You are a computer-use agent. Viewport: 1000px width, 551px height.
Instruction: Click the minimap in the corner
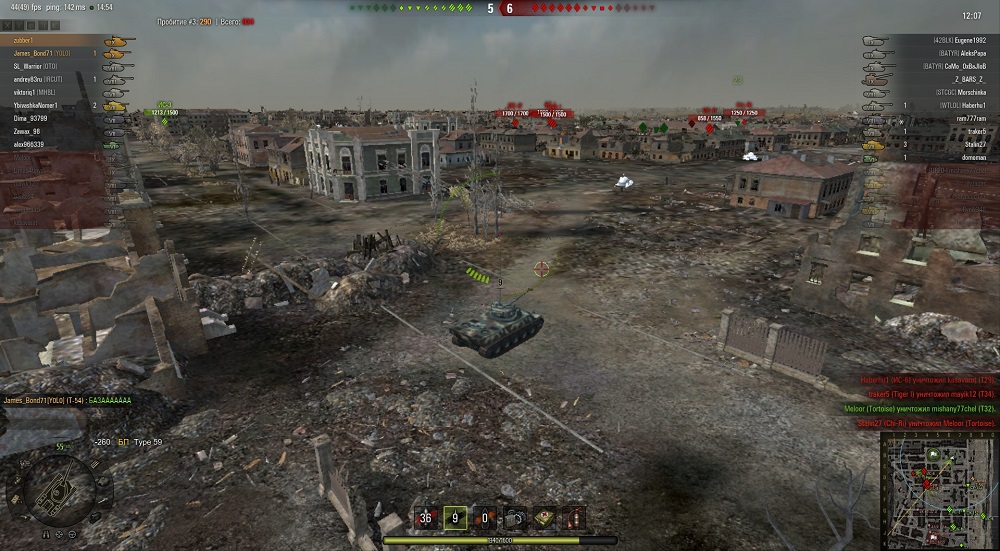click(938, 490)
